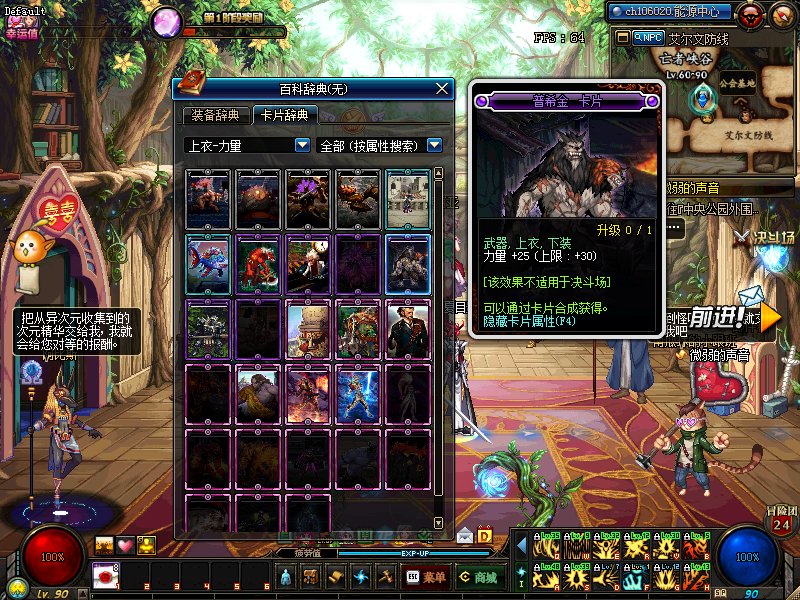Image resolution: width=800 pixels, height=600 pixels.
Task: Select the 卡片辞典 card dictionary tab
Action: click(x=284, y=116)
